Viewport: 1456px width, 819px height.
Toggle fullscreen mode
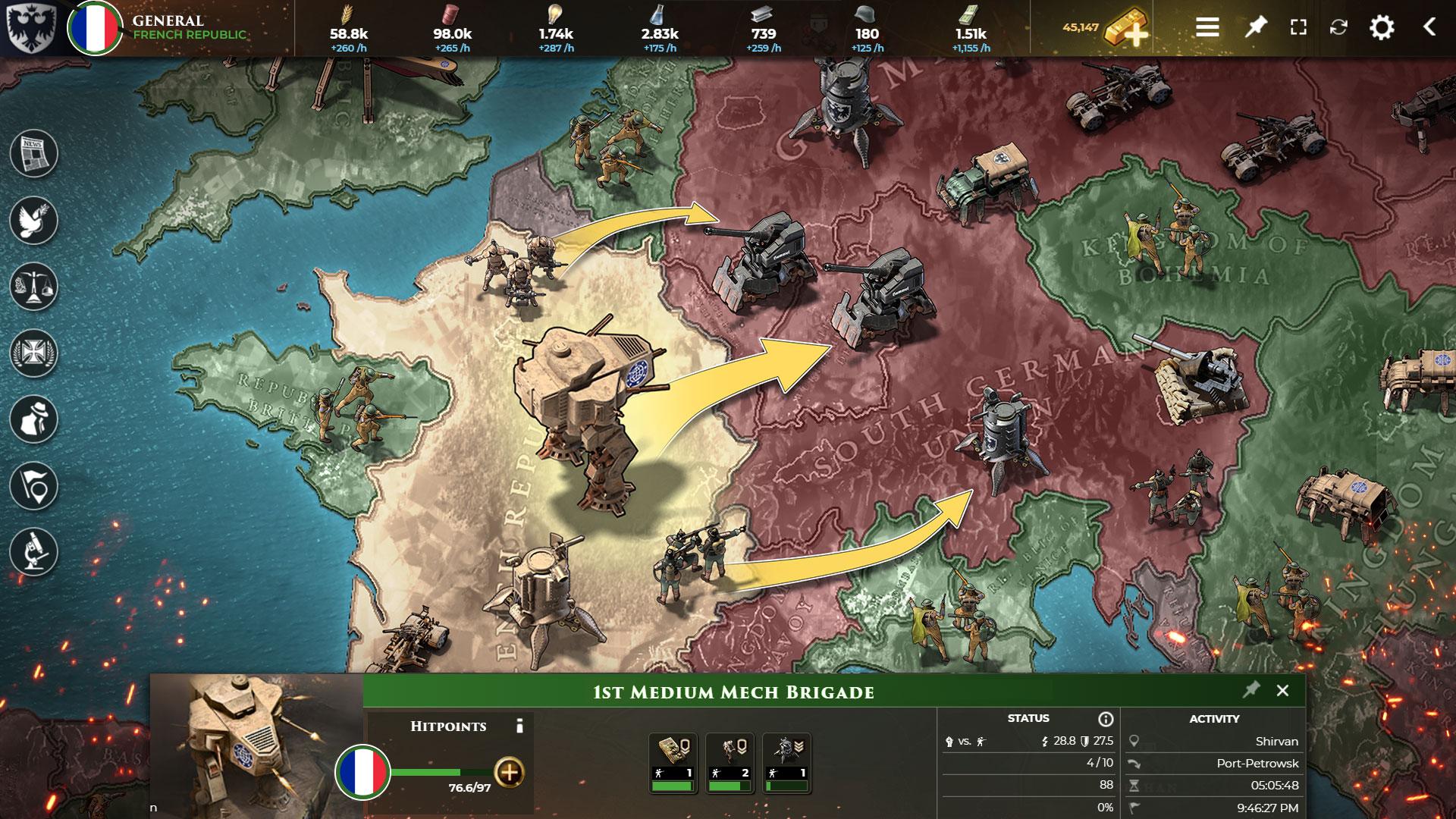click(x=1298, y=28)
